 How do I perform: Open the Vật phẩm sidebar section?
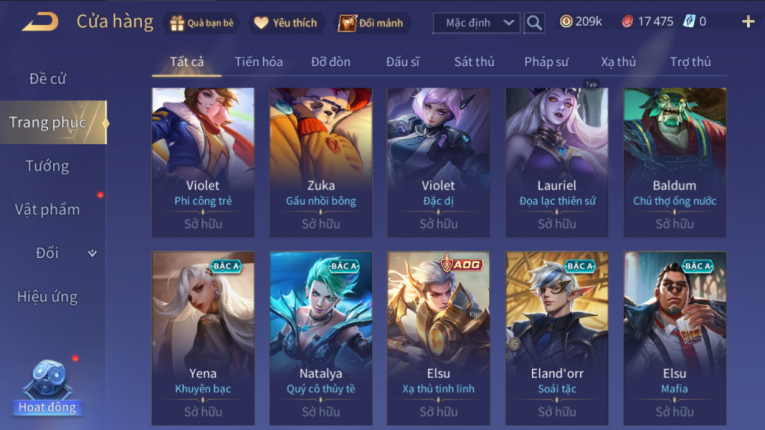click(48, 210)
